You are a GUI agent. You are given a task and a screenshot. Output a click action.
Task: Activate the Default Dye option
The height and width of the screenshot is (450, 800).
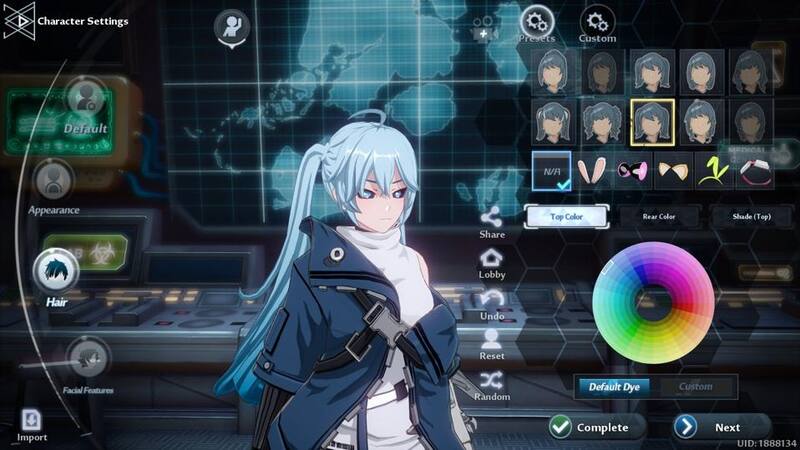[x=614, y=387]
